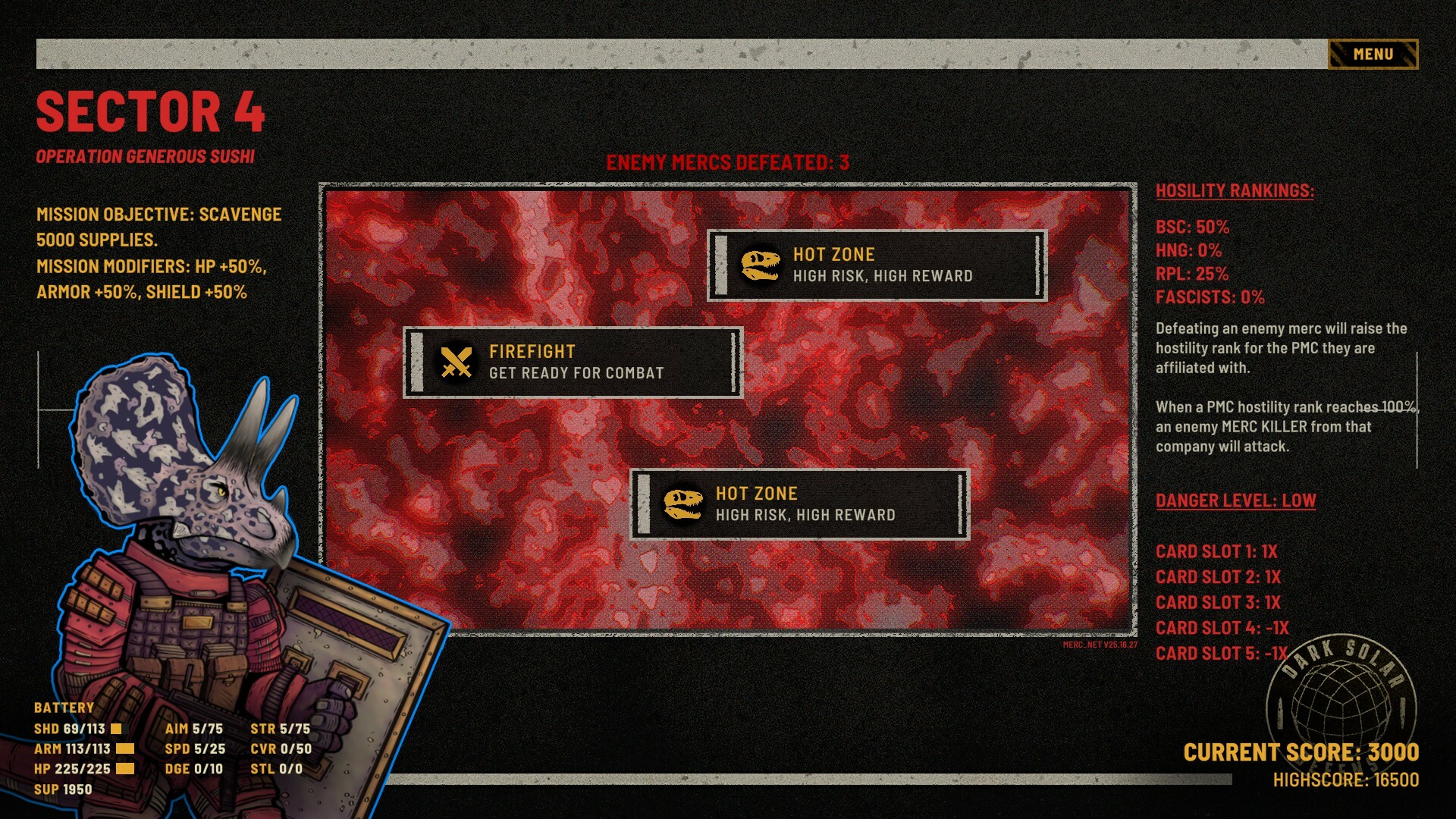Select the CARD SLOT 1 multiplier entry

tap(1216, 552)
